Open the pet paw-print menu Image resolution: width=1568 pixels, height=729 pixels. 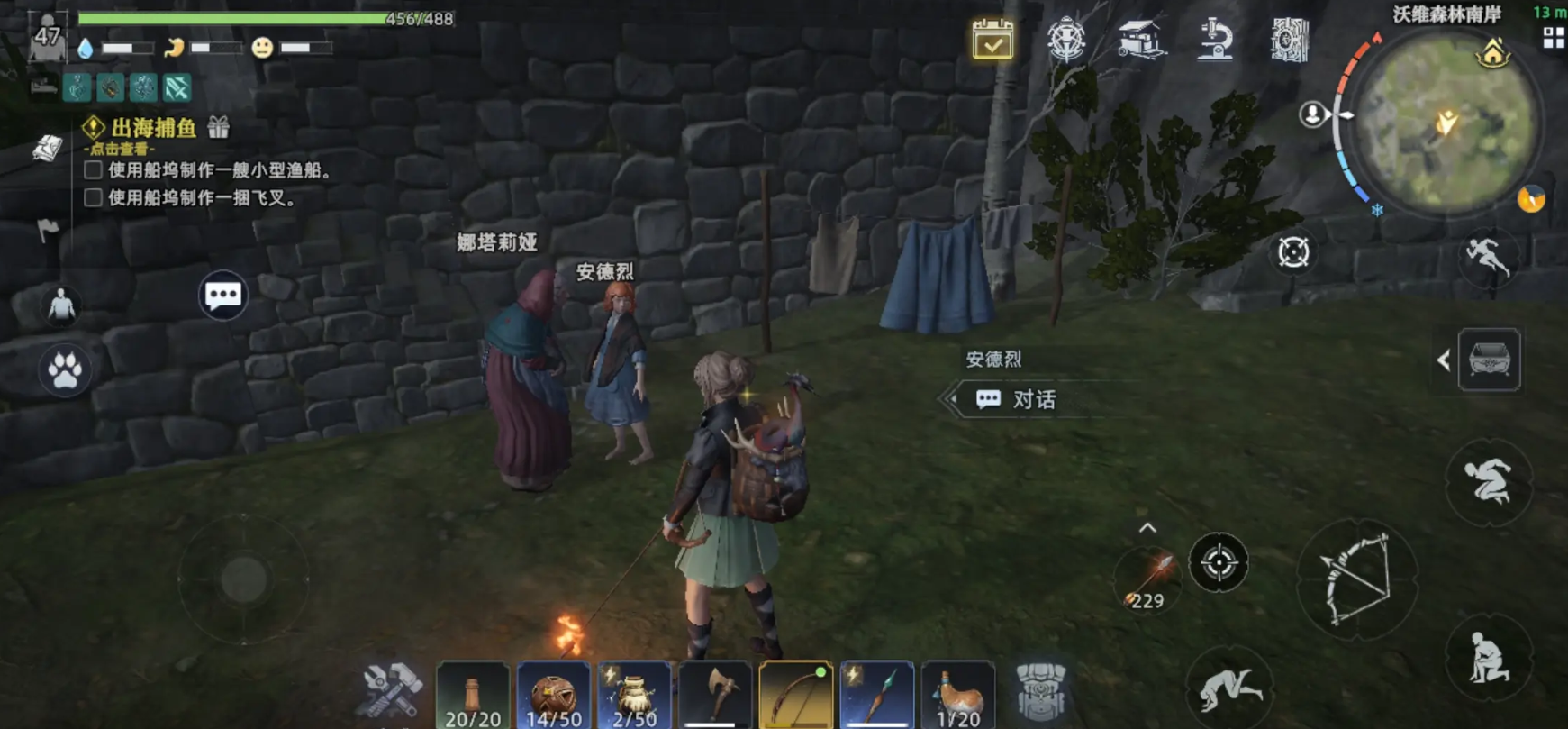pos(64,369)
